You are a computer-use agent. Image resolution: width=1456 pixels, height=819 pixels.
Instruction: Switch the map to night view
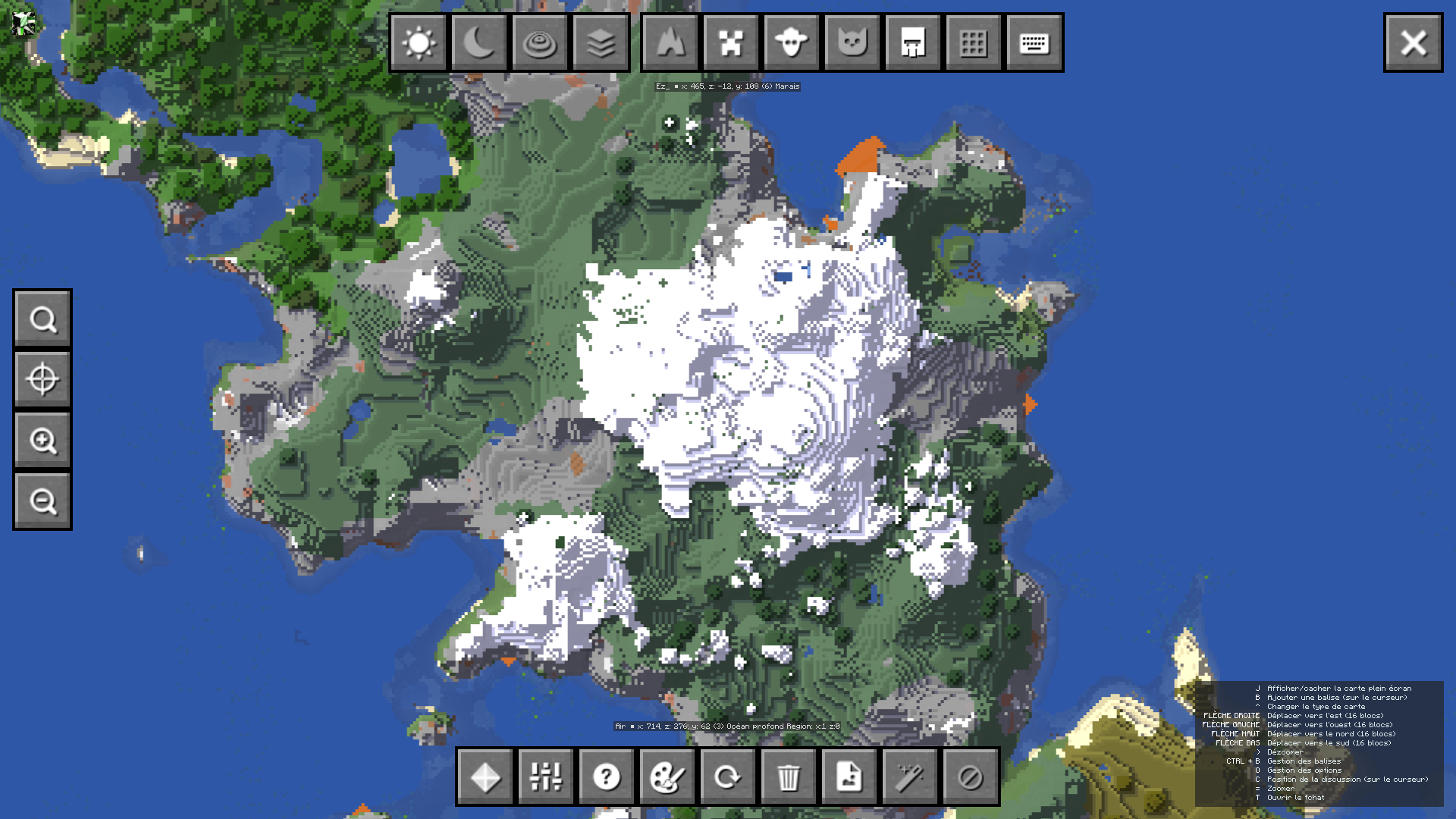click(x=479, y=42)
